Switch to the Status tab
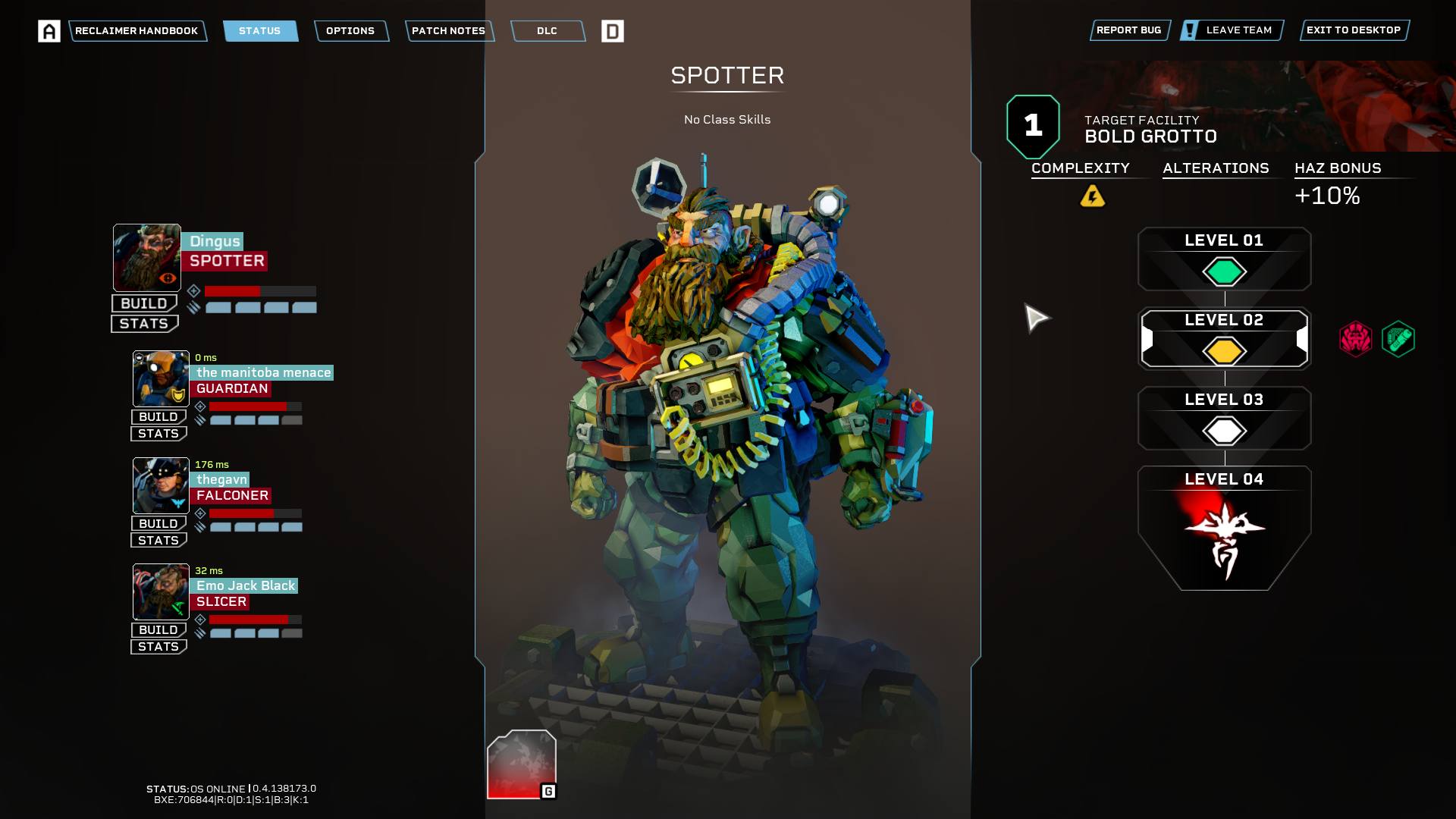Screen dimensions: 1456x819 pos(260,31)
